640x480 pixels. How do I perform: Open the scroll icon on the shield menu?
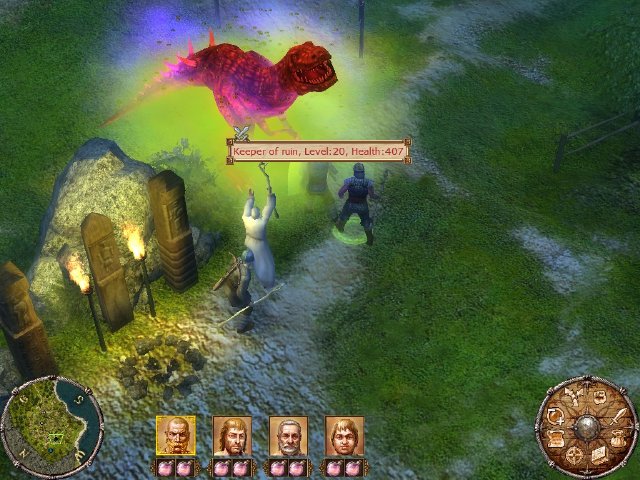[555, 439]
